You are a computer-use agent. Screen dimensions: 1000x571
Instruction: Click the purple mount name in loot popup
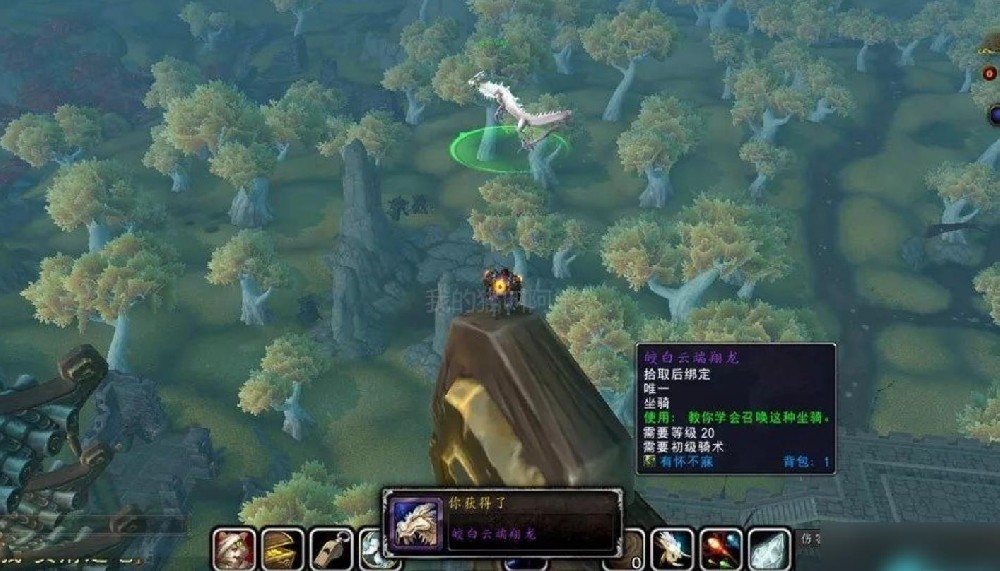coord(494,533)
